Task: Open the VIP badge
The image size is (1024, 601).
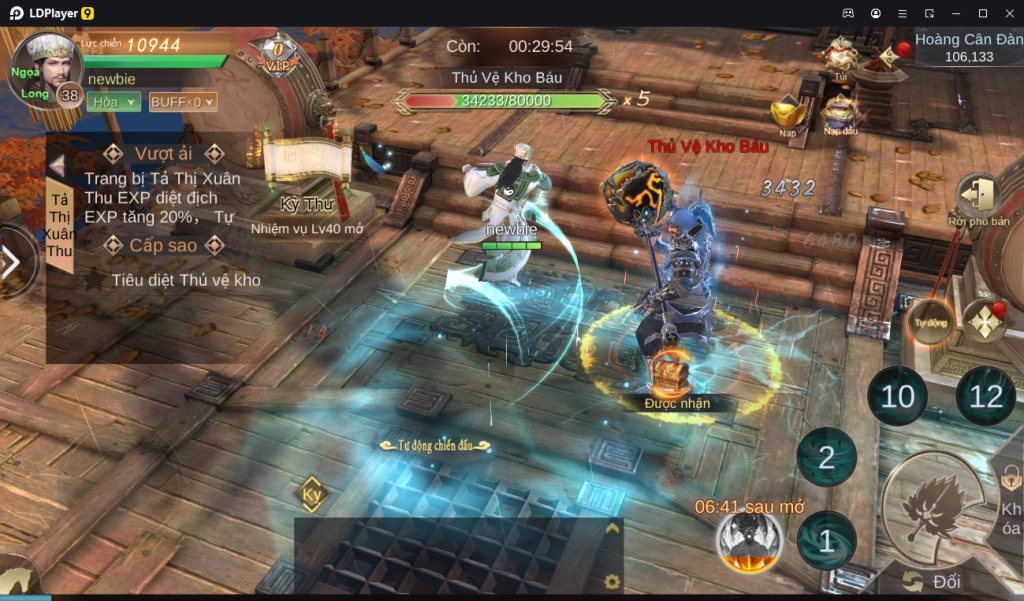Action: click(276, 57)
